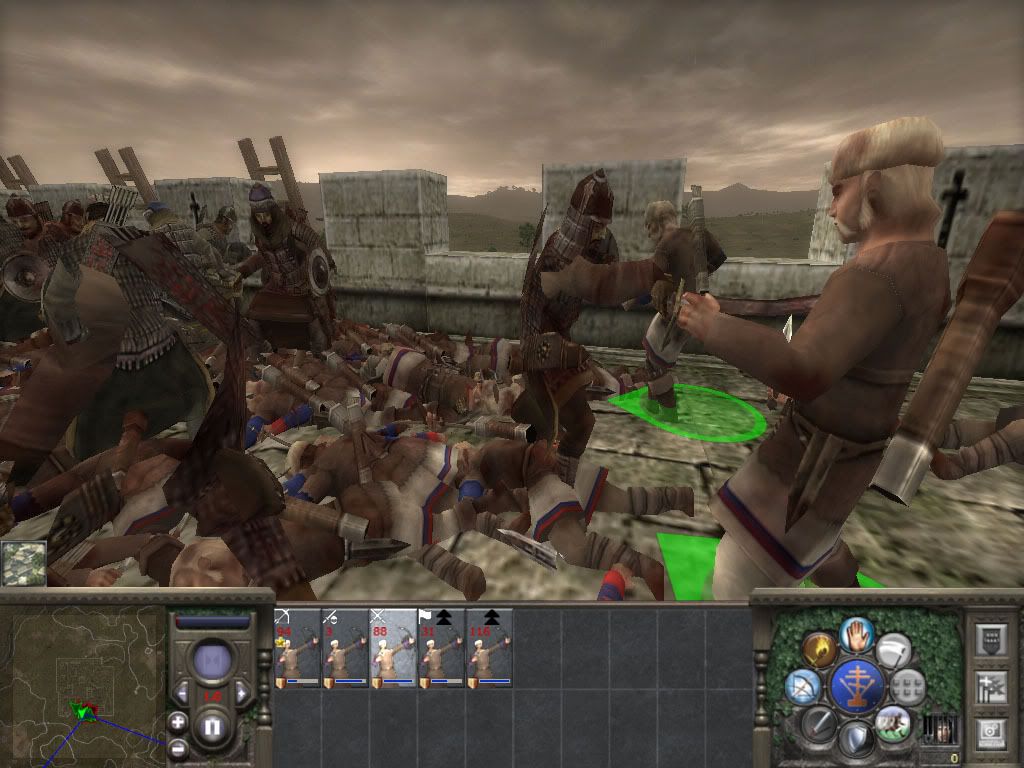Screen dimensions: 1024x768
Task: Increase battle speed with the right arrow
Action: pos(242,694)
